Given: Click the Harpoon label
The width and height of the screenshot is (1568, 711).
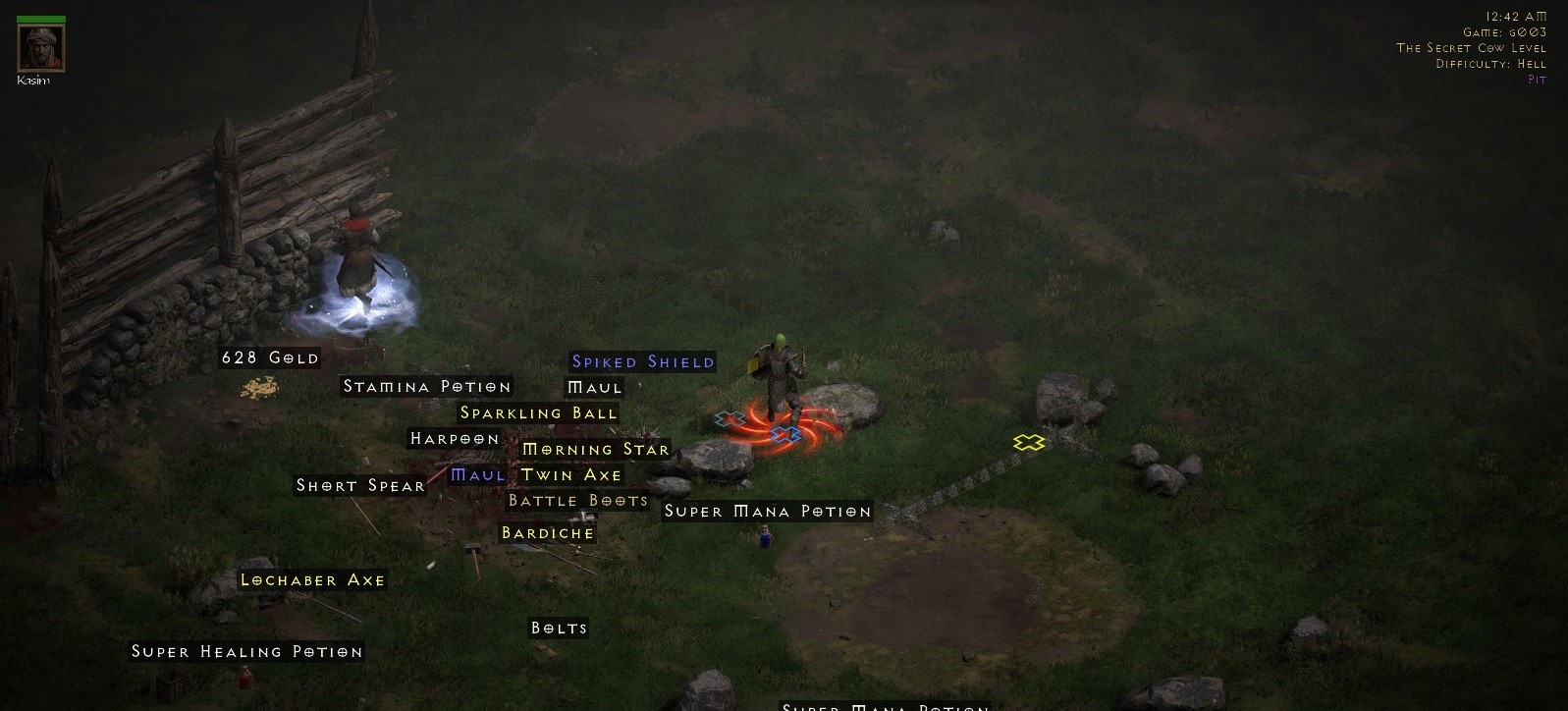Looking at the screenshot, I should (x=455, y=438).
